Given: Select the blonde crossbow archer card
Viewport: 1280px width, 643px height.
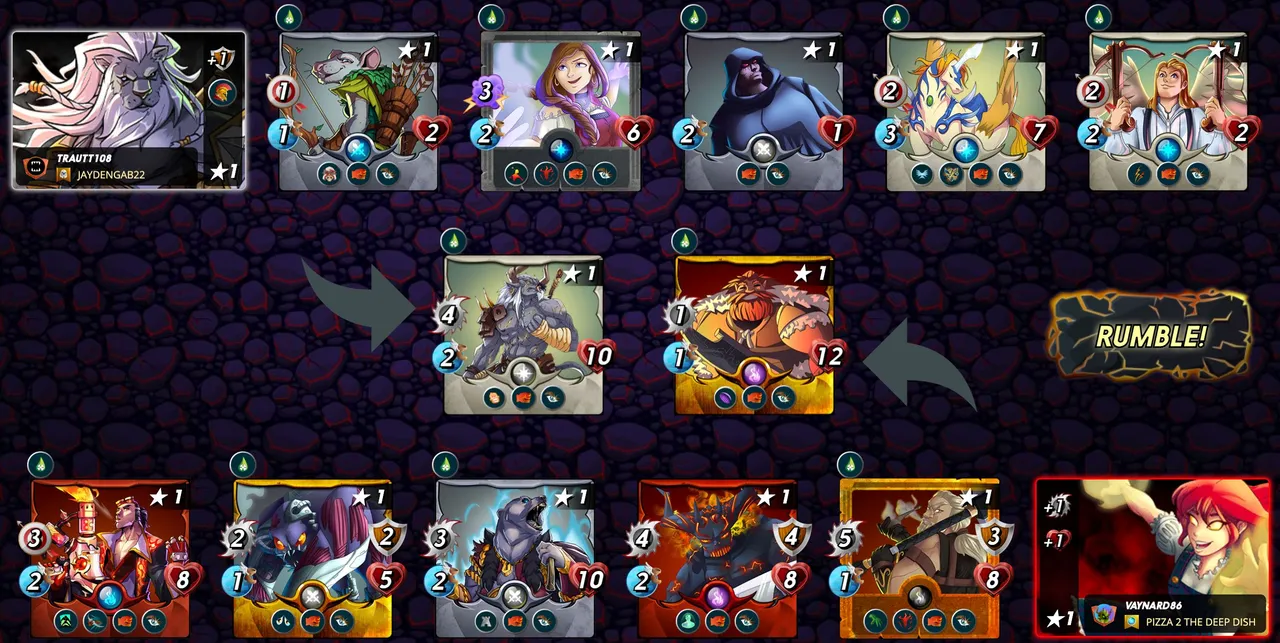Looking at the screenshot, I should pyautogui.click(x=1168, y=111).
